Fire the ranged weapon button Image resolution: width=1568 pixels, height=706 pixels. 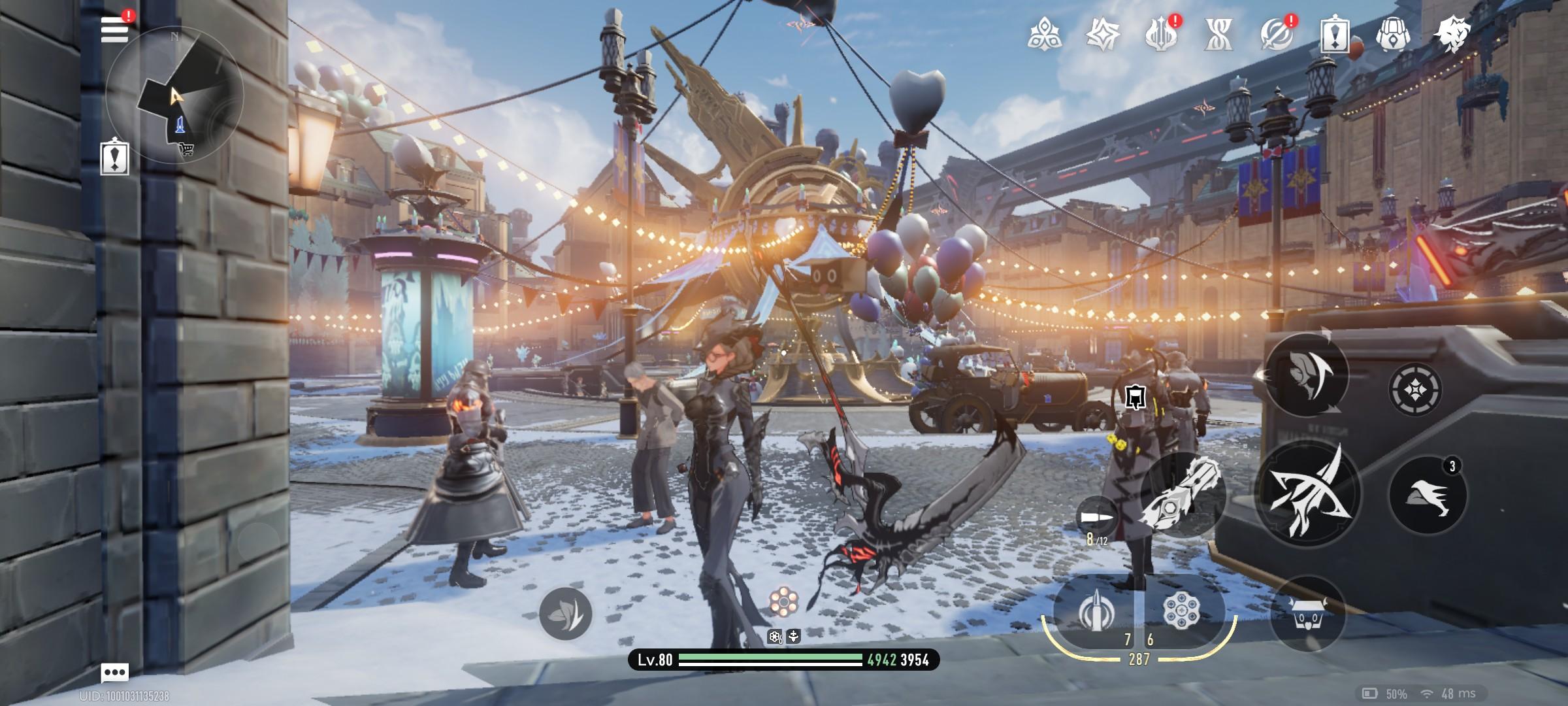(1184, 495)
